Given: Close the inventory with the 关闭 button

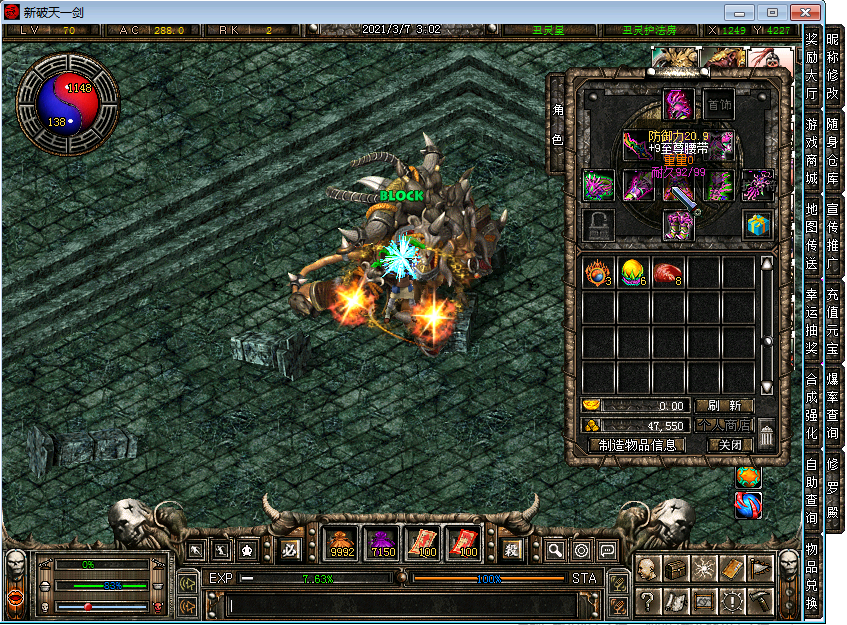Looking at the screenshot, I should tap(730, 445).
